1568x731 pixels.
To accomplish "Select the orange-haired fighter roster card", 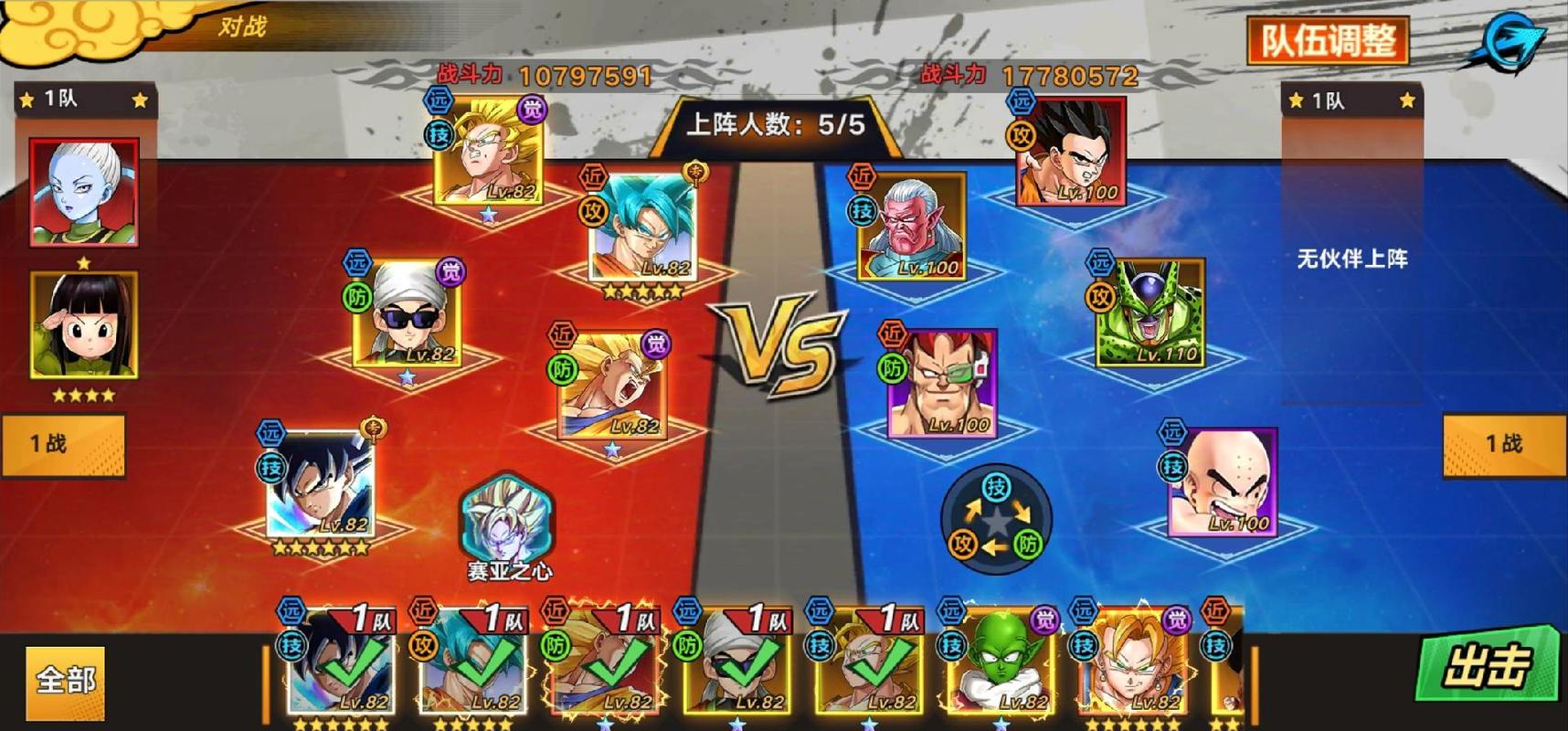I will coord(1131,664).
